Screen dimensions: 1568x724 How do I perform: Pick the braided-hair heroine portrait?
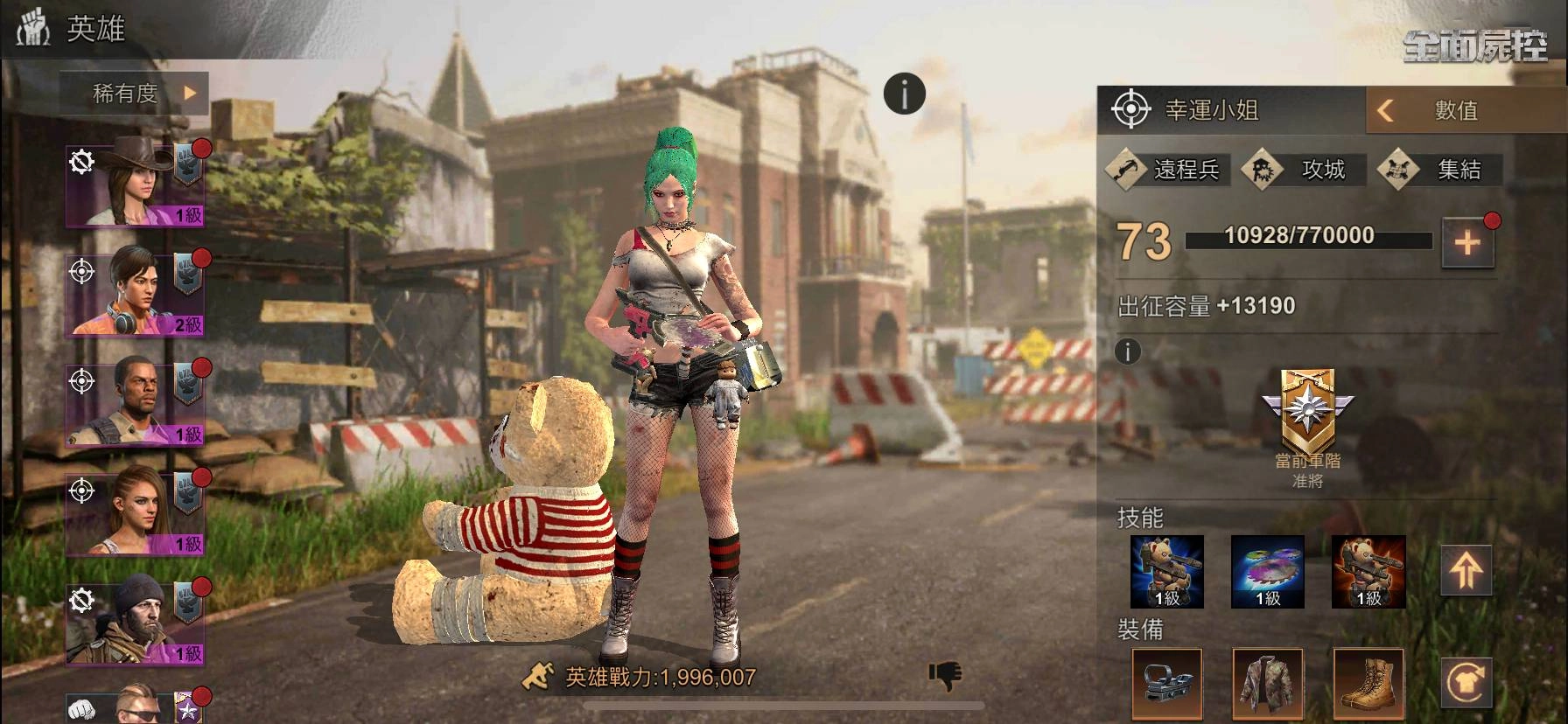135,513
